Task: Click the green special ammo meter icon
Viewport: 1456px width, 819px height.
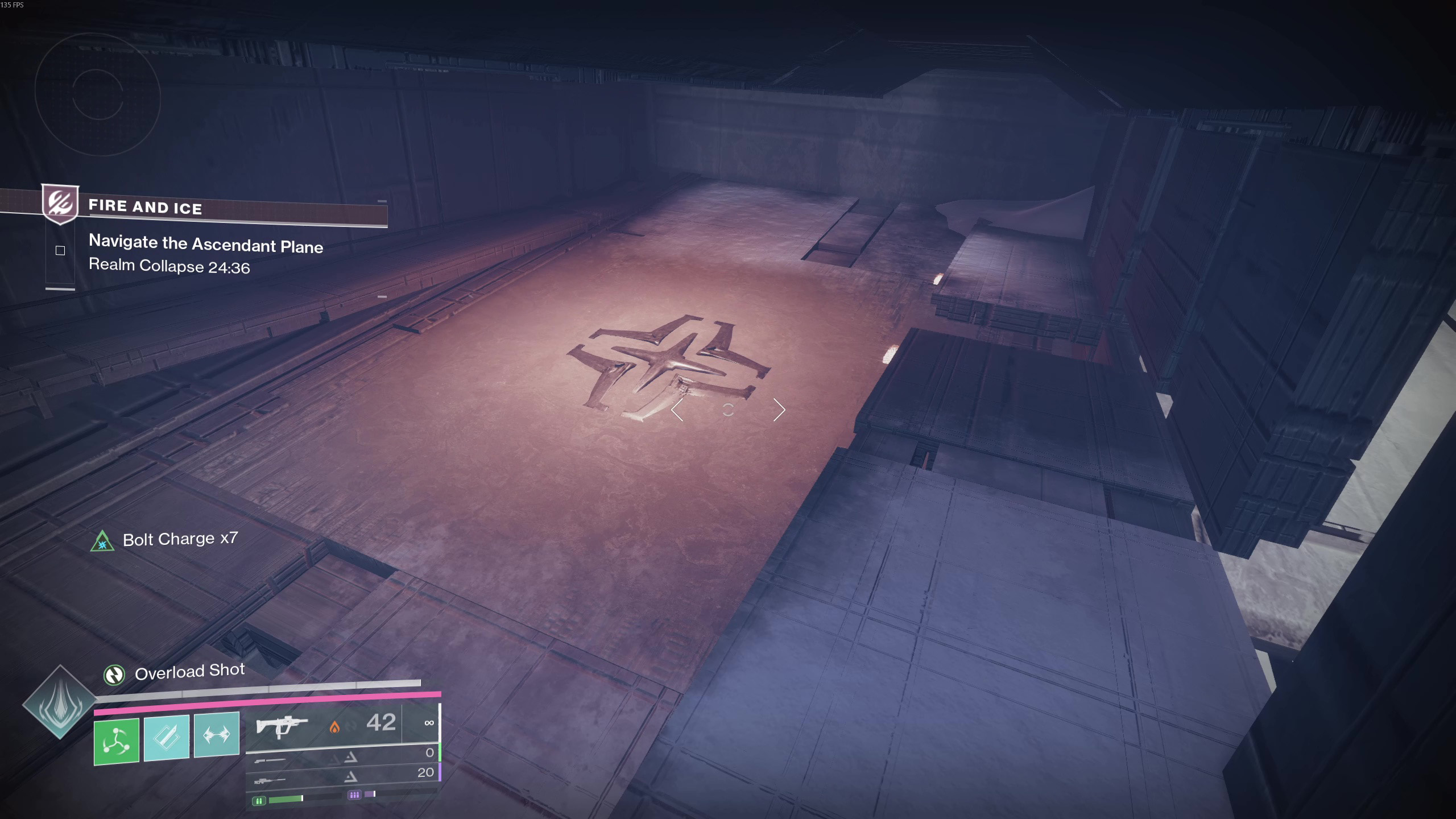Action: pyautogui.click(x=259, y=801)
